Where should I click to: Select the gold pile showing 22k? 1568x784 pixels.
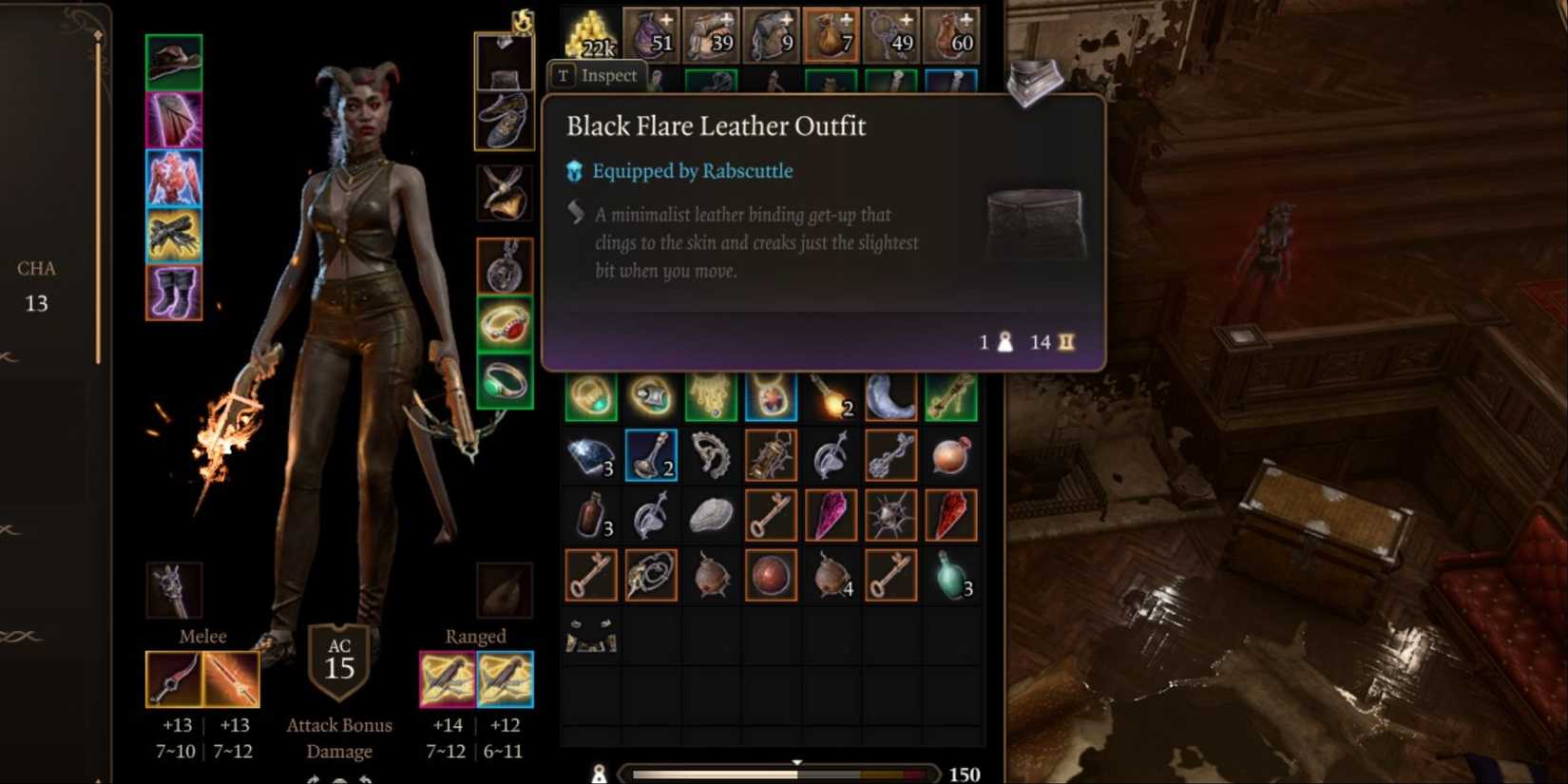[589, 33]
